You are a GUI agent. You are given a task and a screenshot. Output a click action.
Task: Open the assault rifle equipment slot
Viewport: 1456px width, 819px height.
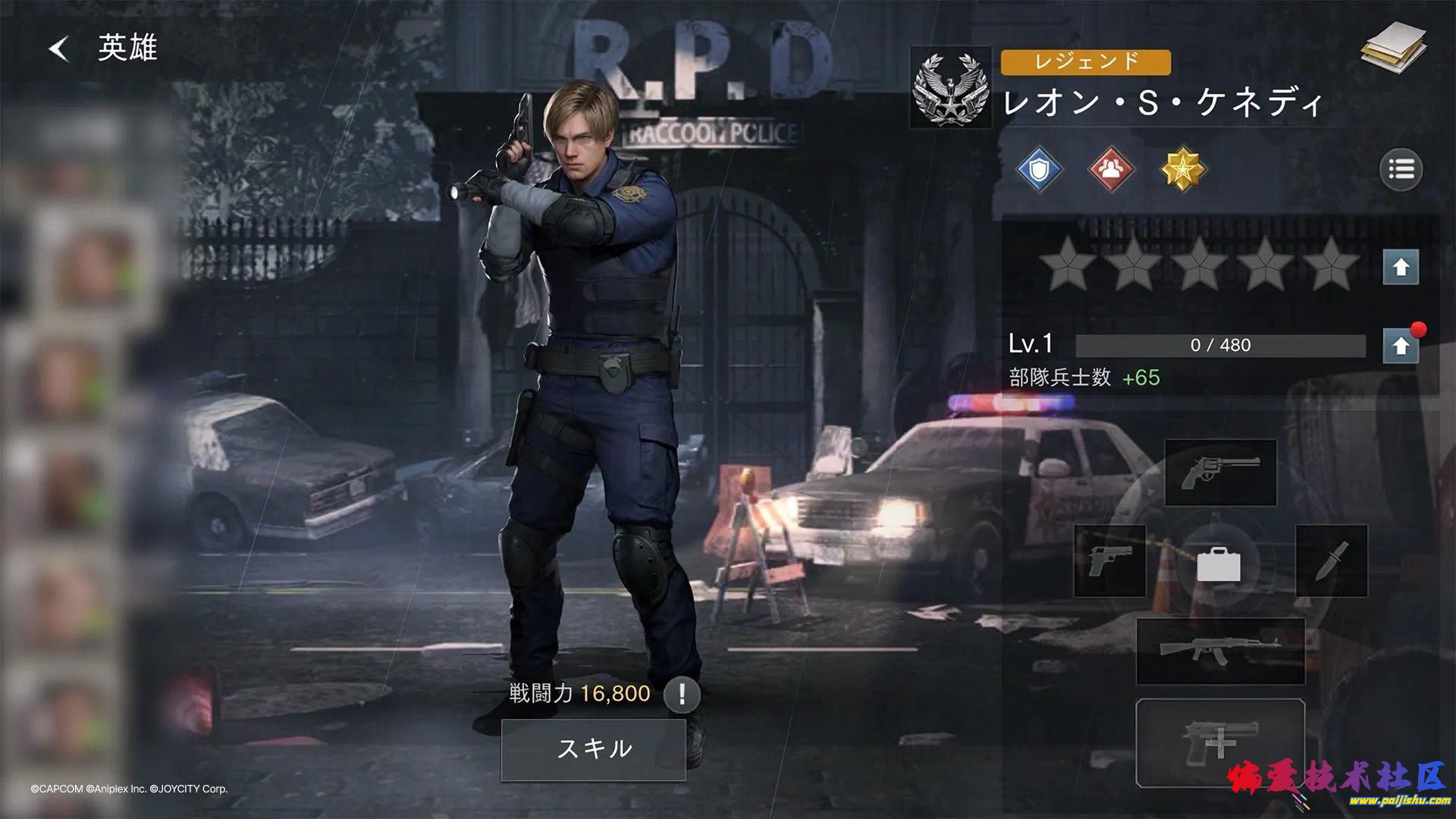[x=1220, y=651]
